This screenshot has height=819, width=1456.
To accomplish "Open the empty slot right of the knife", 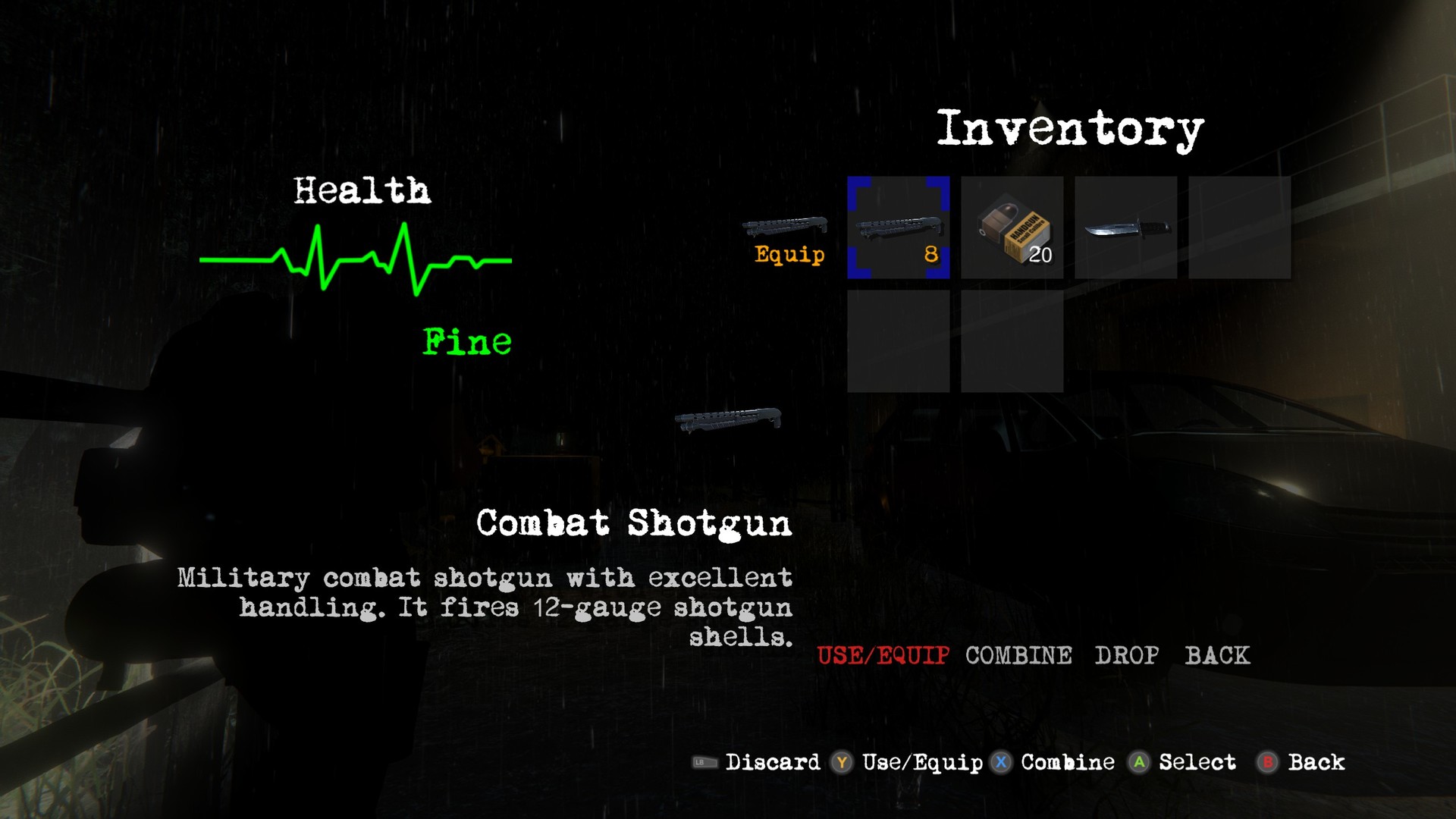I will pyautogui.click(x=1239, y=227).
